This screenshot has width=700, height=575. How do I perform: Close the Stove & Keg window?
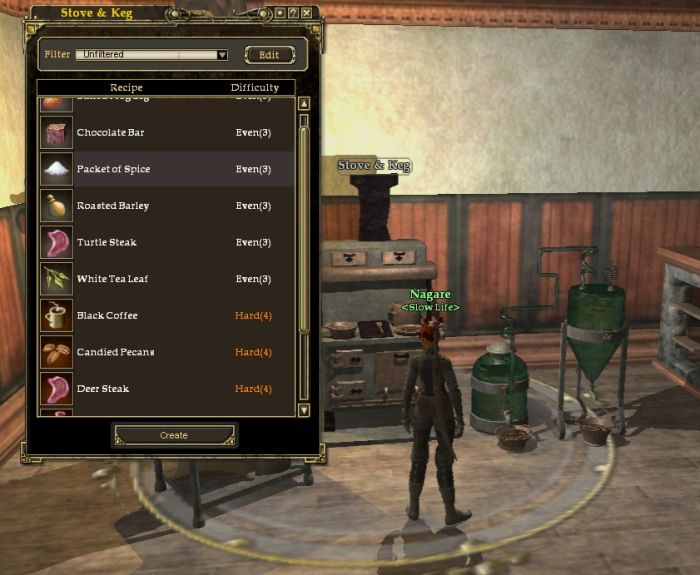(x=307, y=13)
